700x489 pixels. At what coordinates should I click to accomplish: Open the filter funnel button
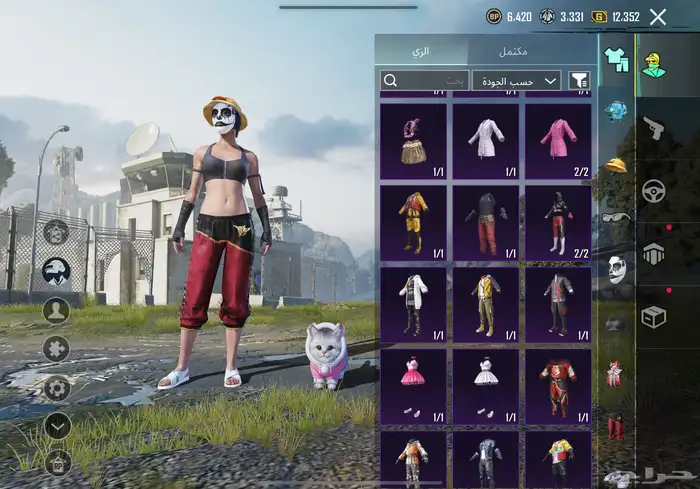click(x=579, y=80)
